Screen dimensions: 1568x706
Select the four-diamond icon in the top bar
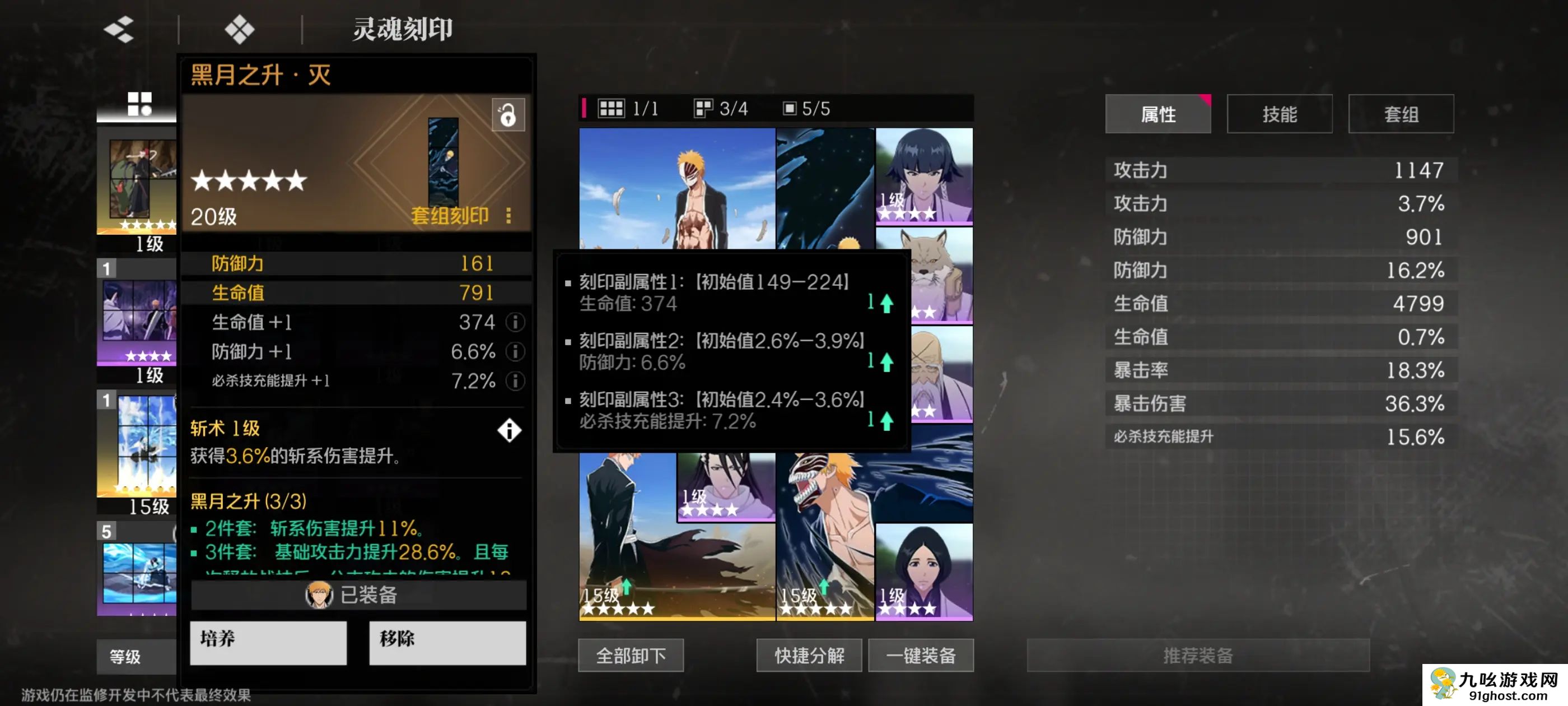[239, 29]
